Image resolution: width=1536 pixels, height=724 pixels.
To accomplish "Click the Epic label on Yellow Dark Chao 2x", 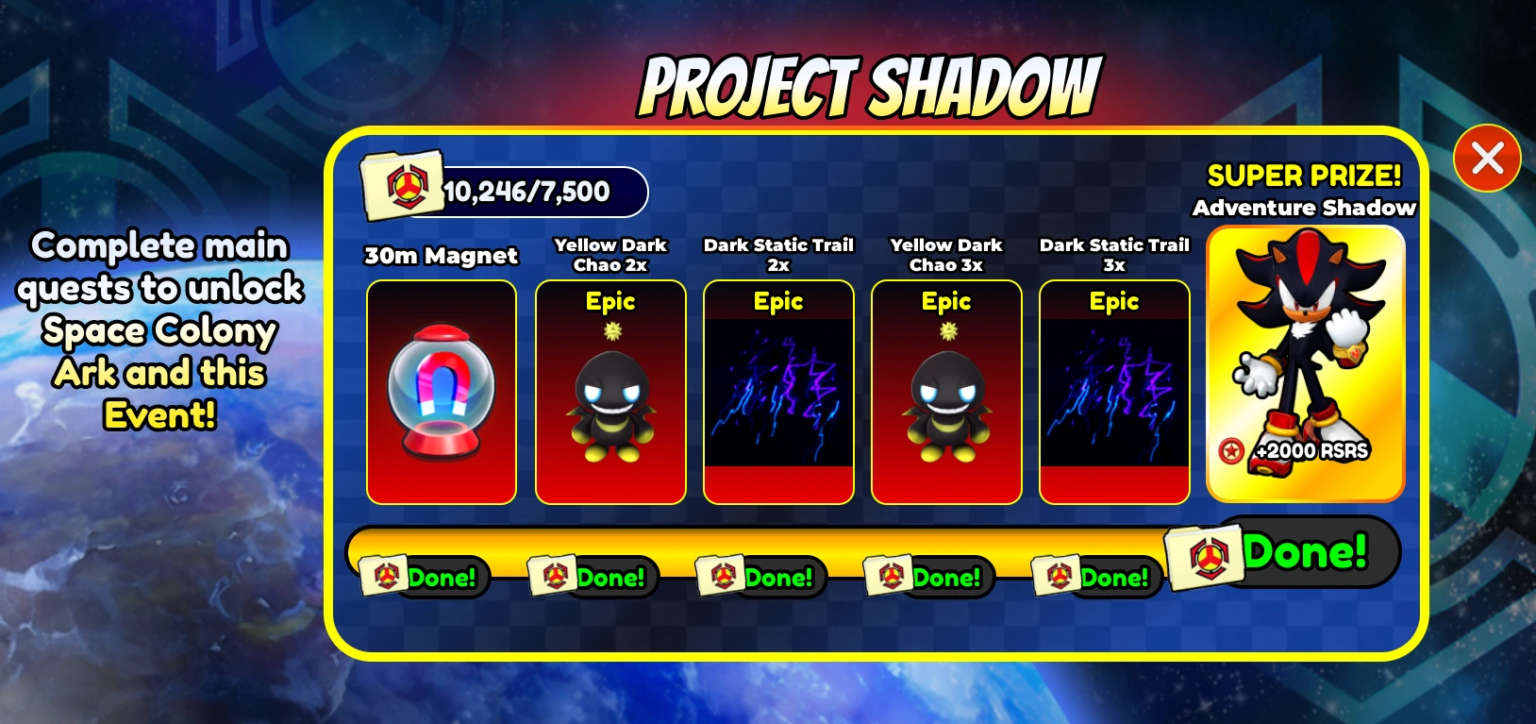I will tap(610, 301).
